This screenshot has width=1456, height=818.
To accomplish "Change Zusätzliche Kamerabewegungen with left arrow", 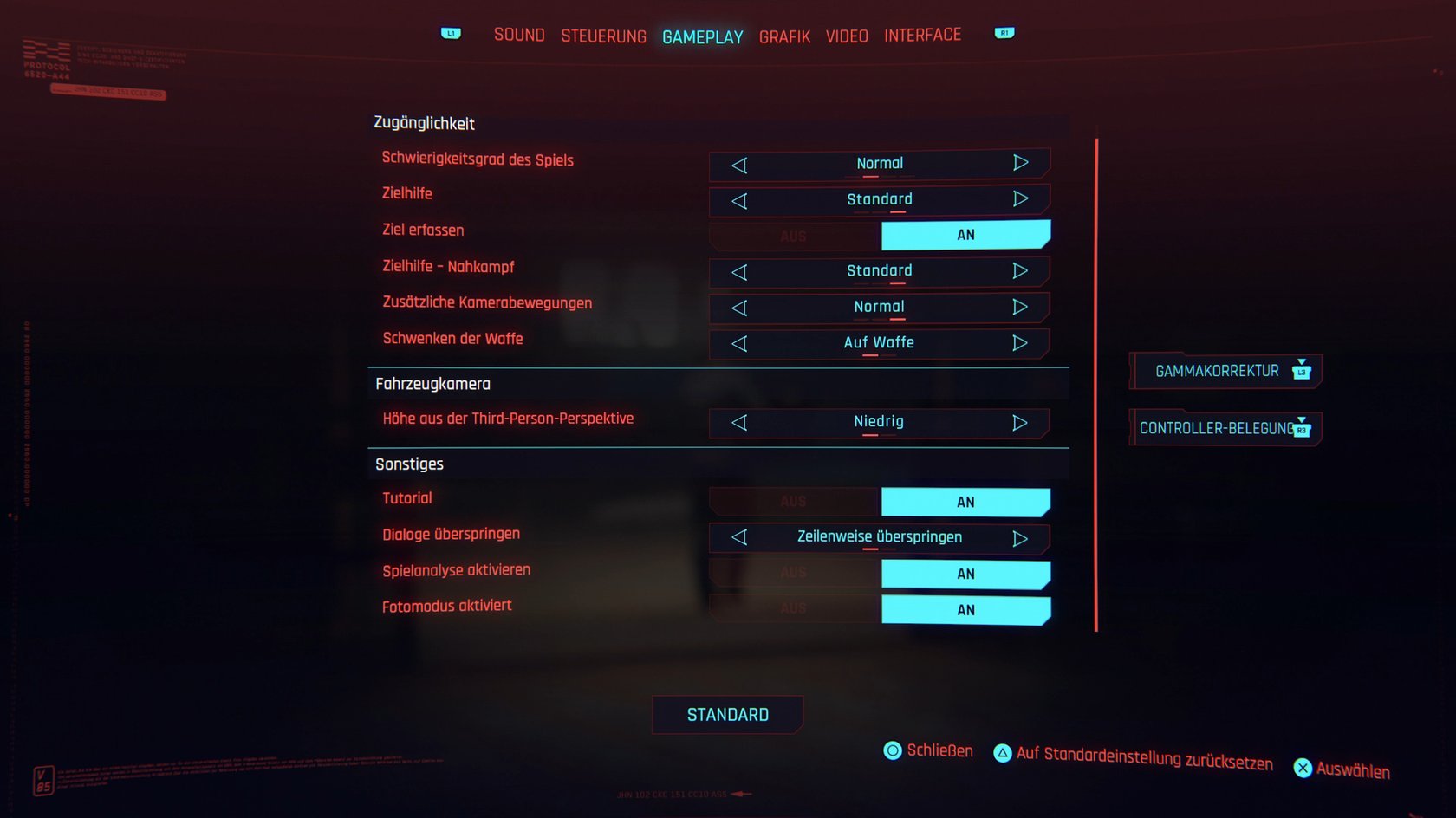I will (739, 308).
